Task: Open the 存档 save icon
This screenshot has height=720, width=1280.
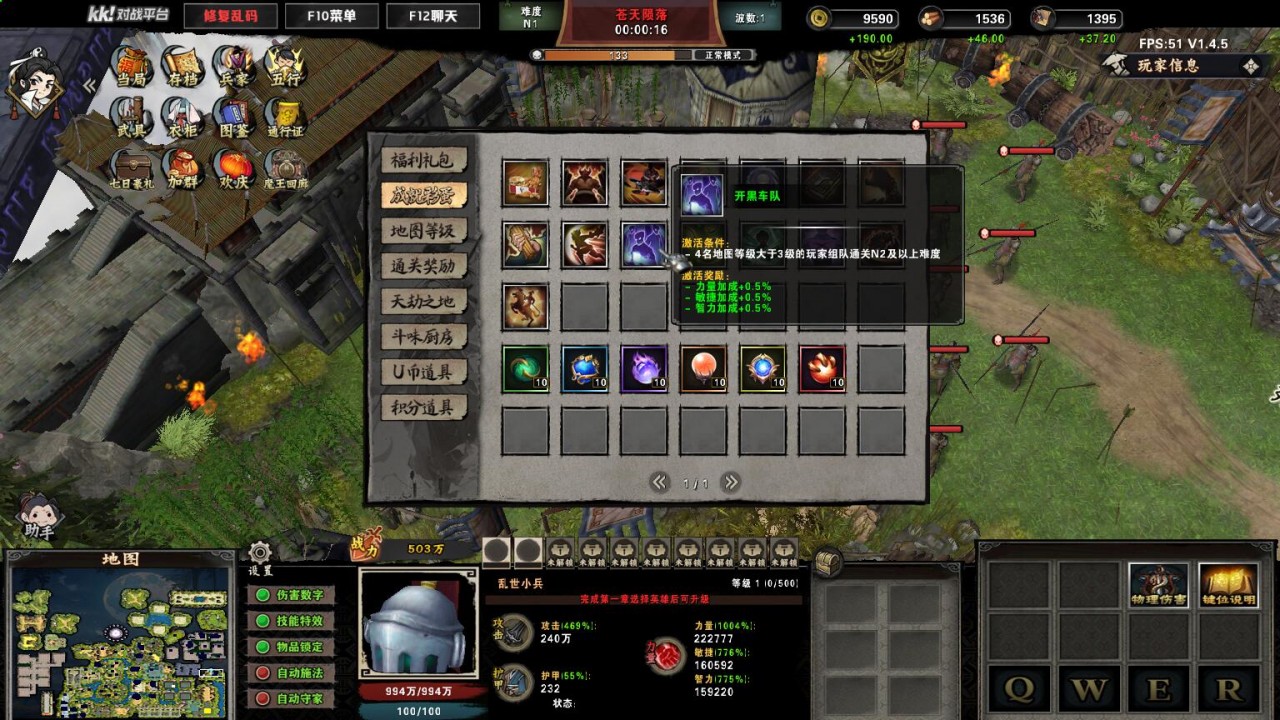Action: pos(181,66)
